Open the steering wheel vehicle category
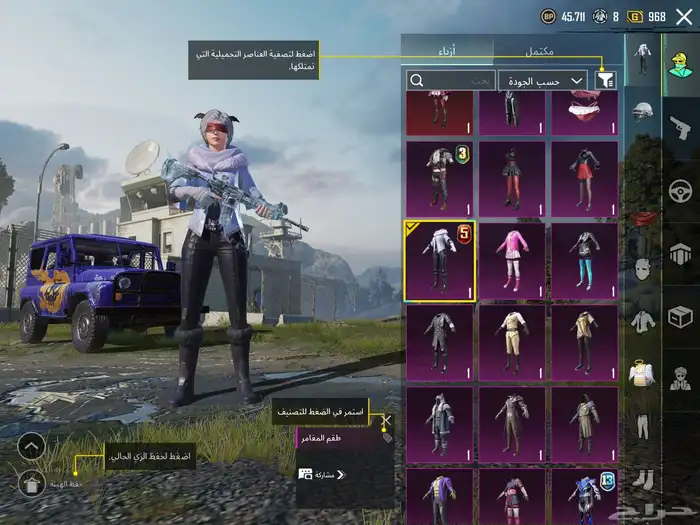Screen dimensions: 700x525 coord(680,190)
